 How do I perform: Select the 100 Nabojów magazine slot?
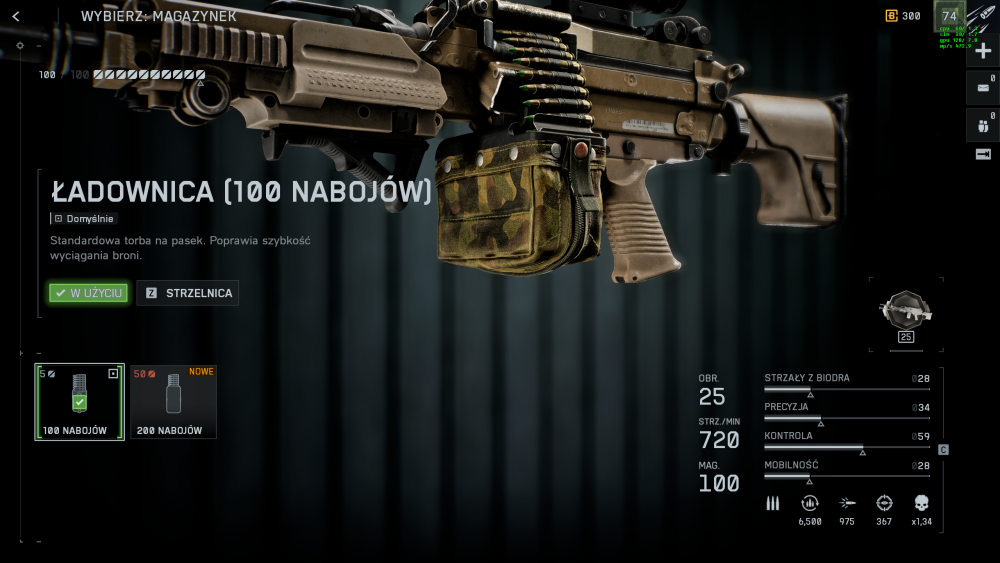point(80,401)
